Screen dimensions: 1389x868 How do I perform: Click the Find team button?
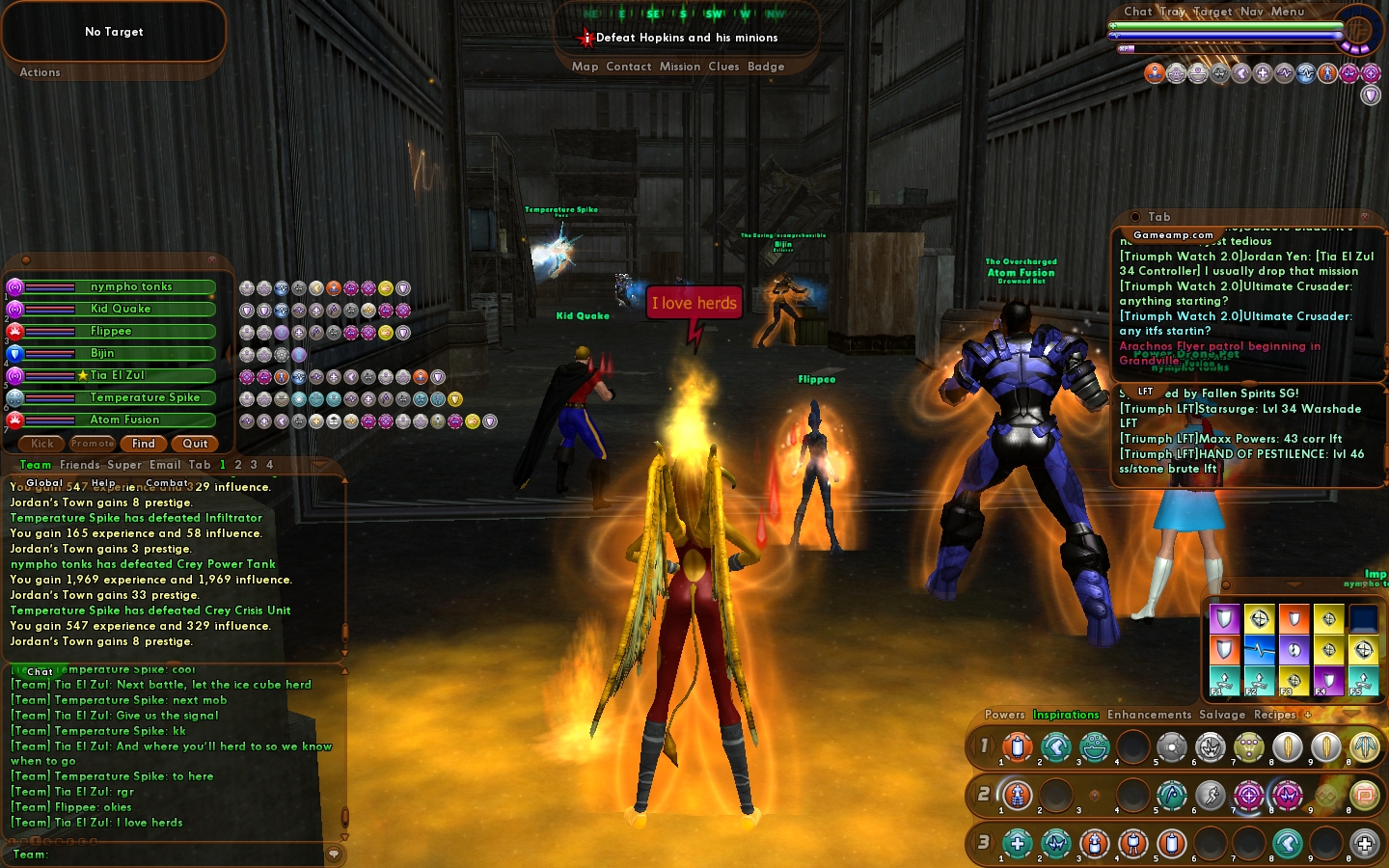[x=144, y=444]
